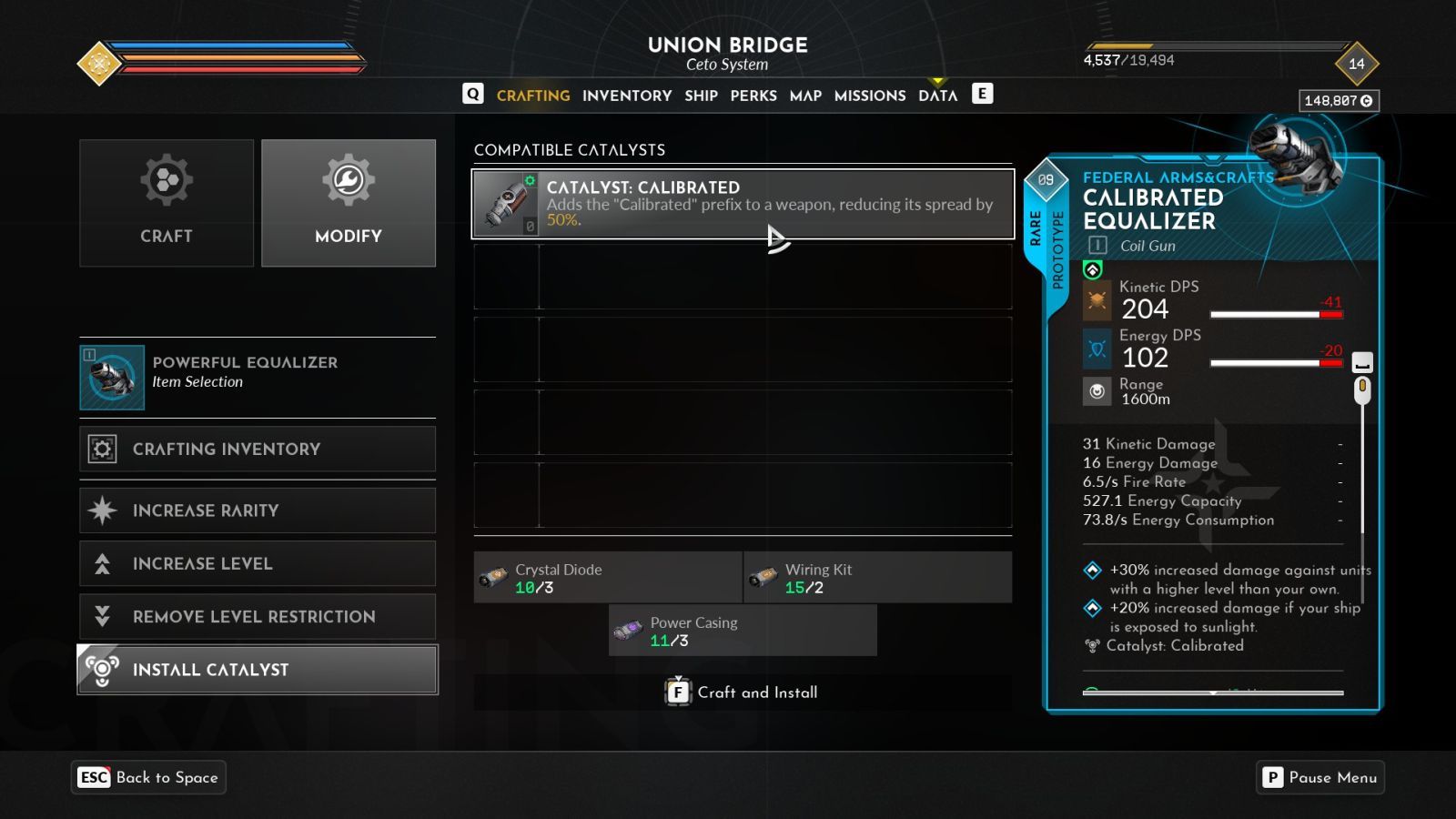Viewport: 1456px width, 819px height.
Task: Open the Crafting Inventory
Action: (x=258, y=449)
